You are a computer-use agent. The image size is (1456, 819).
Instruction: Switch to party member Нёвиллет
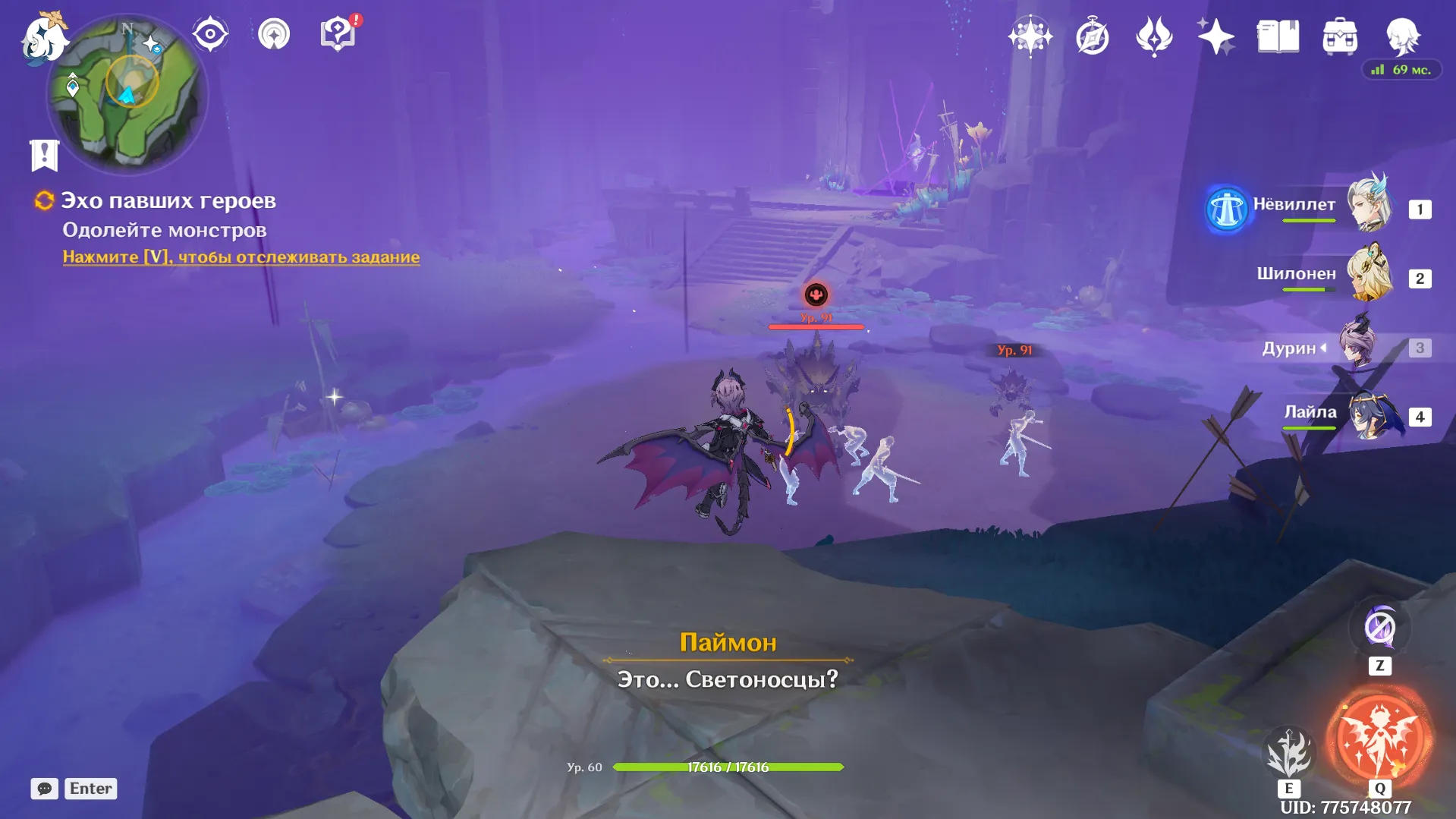tap(1370, 203)
